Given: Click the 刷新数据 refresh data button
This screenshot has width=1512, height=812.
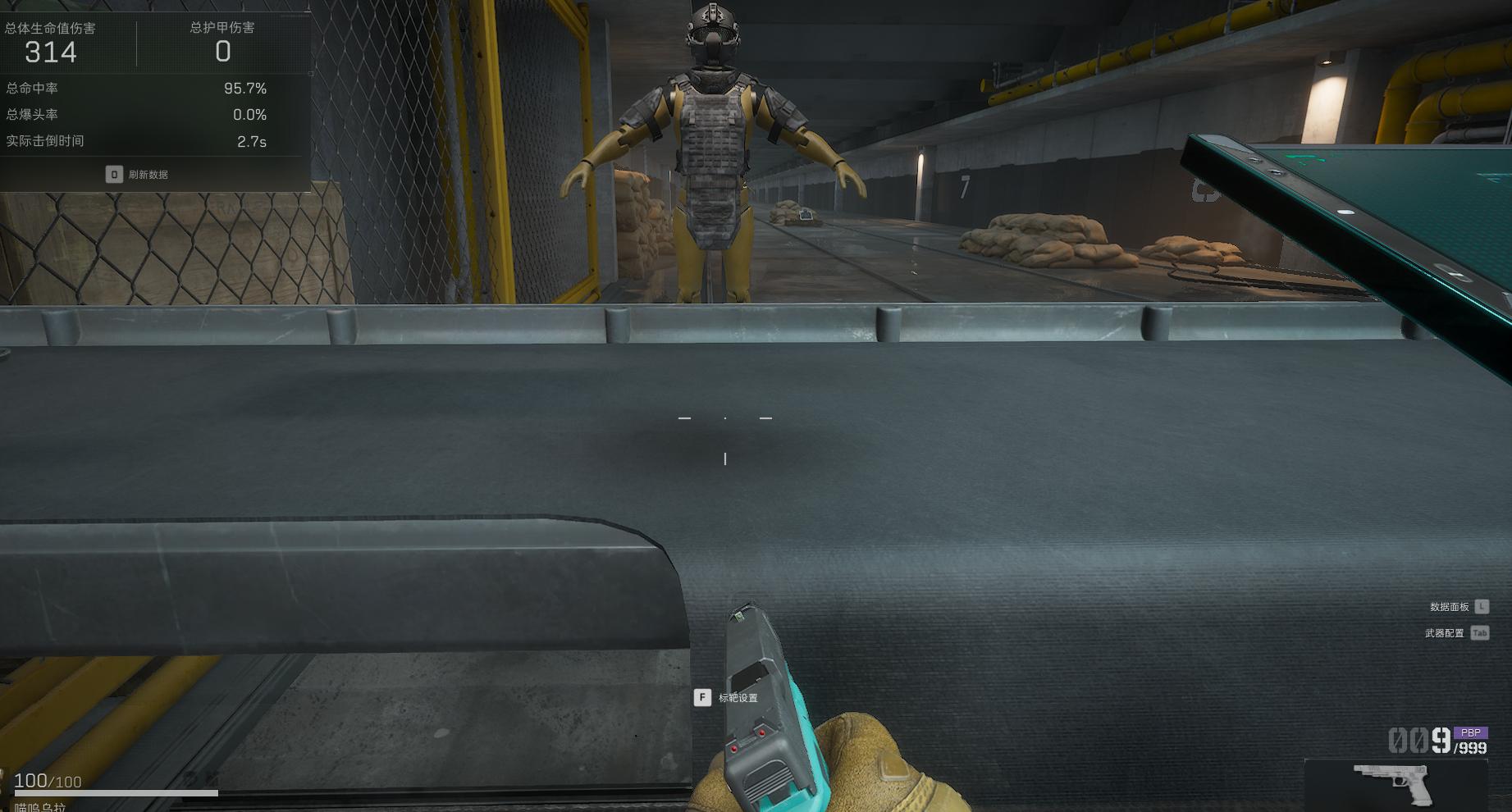Looking at the screenshot, I should point(138,175).
